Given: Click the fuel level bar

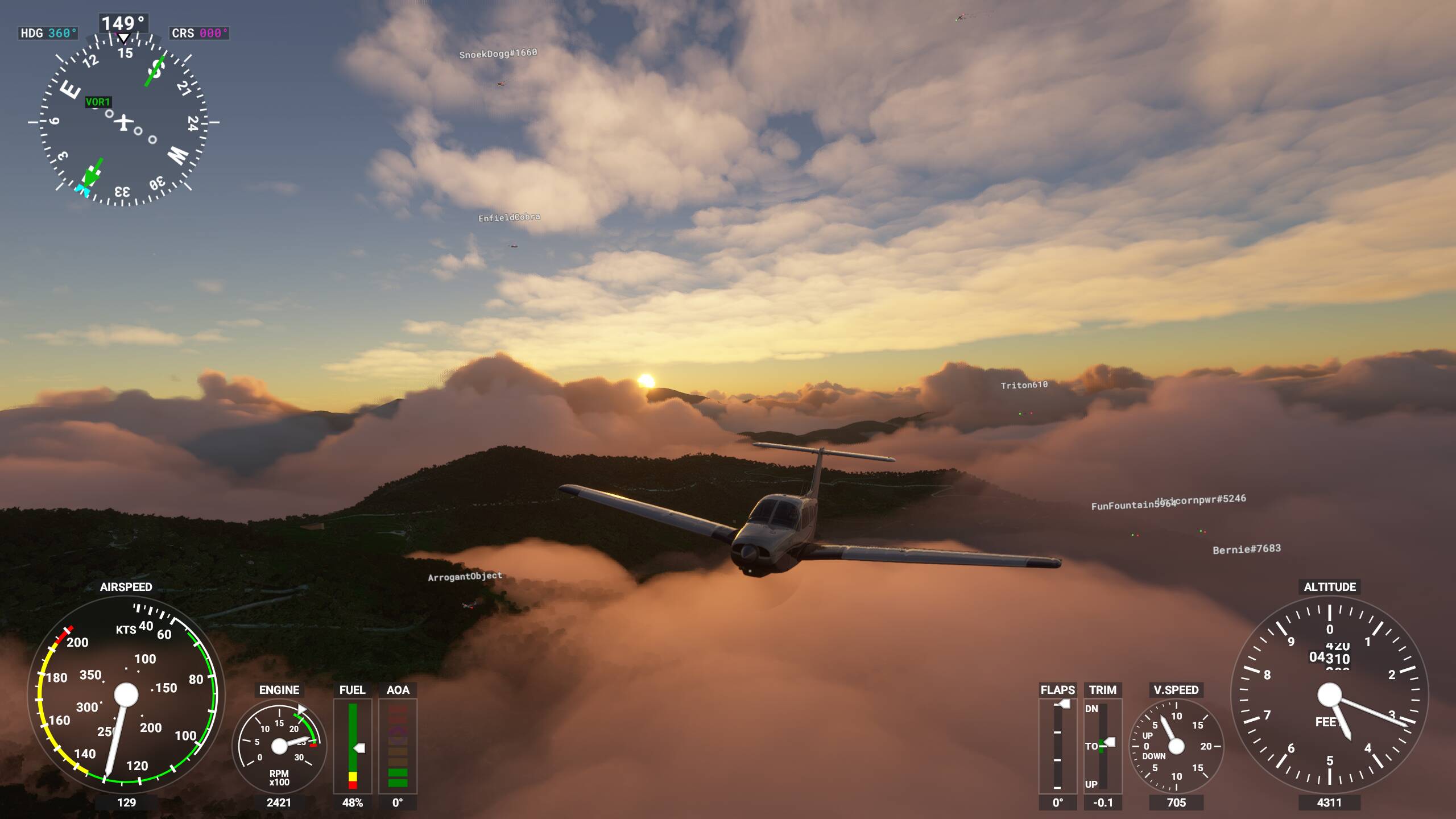Looking at the screenshot, I should (353, 746).
